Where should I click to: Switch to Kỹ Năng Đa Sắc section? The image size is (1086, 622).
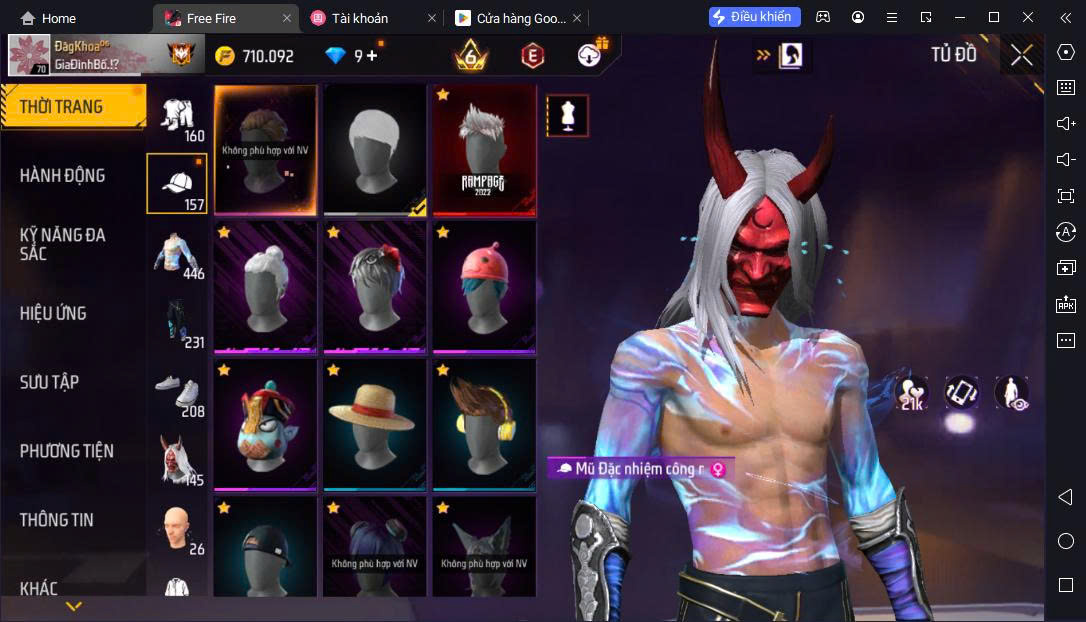click(62, 244)
